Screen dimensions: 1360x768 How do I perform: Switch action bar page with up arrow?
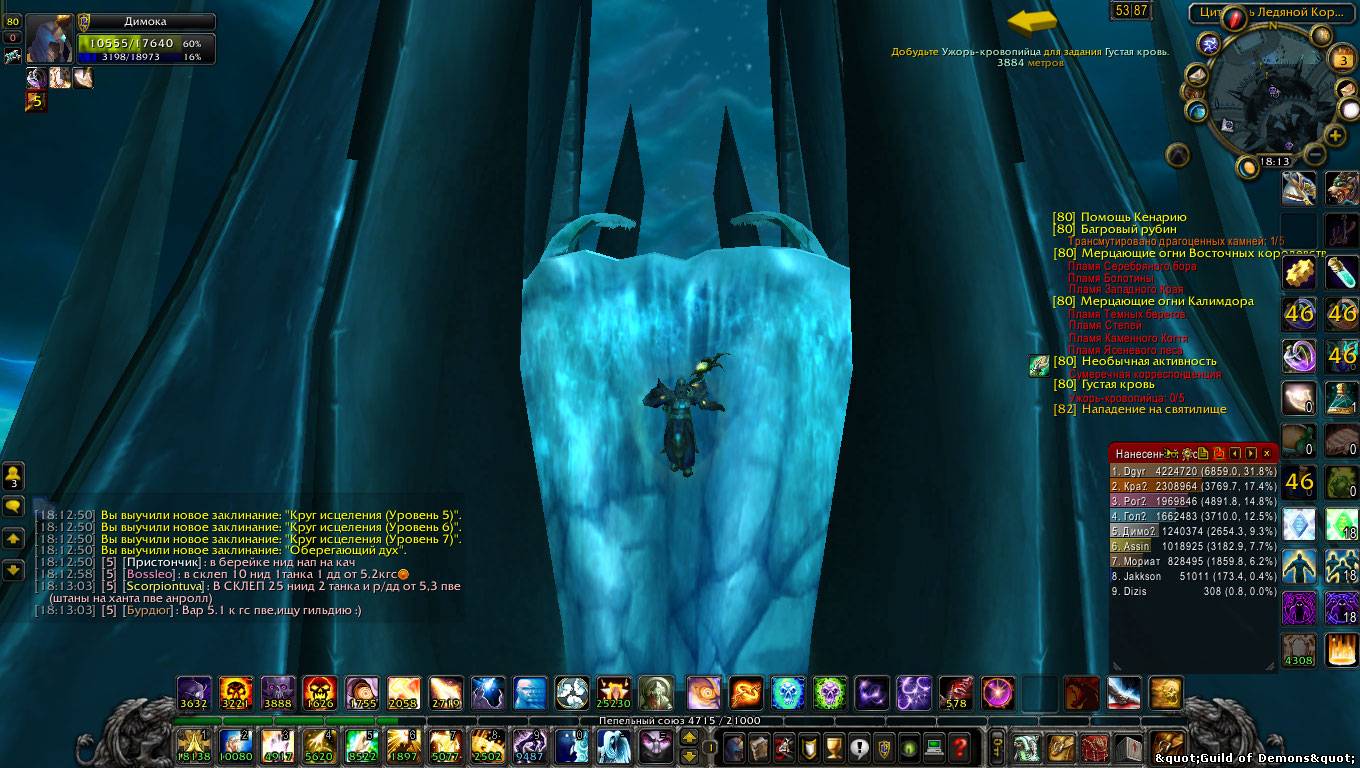click(x=689, y=738)
